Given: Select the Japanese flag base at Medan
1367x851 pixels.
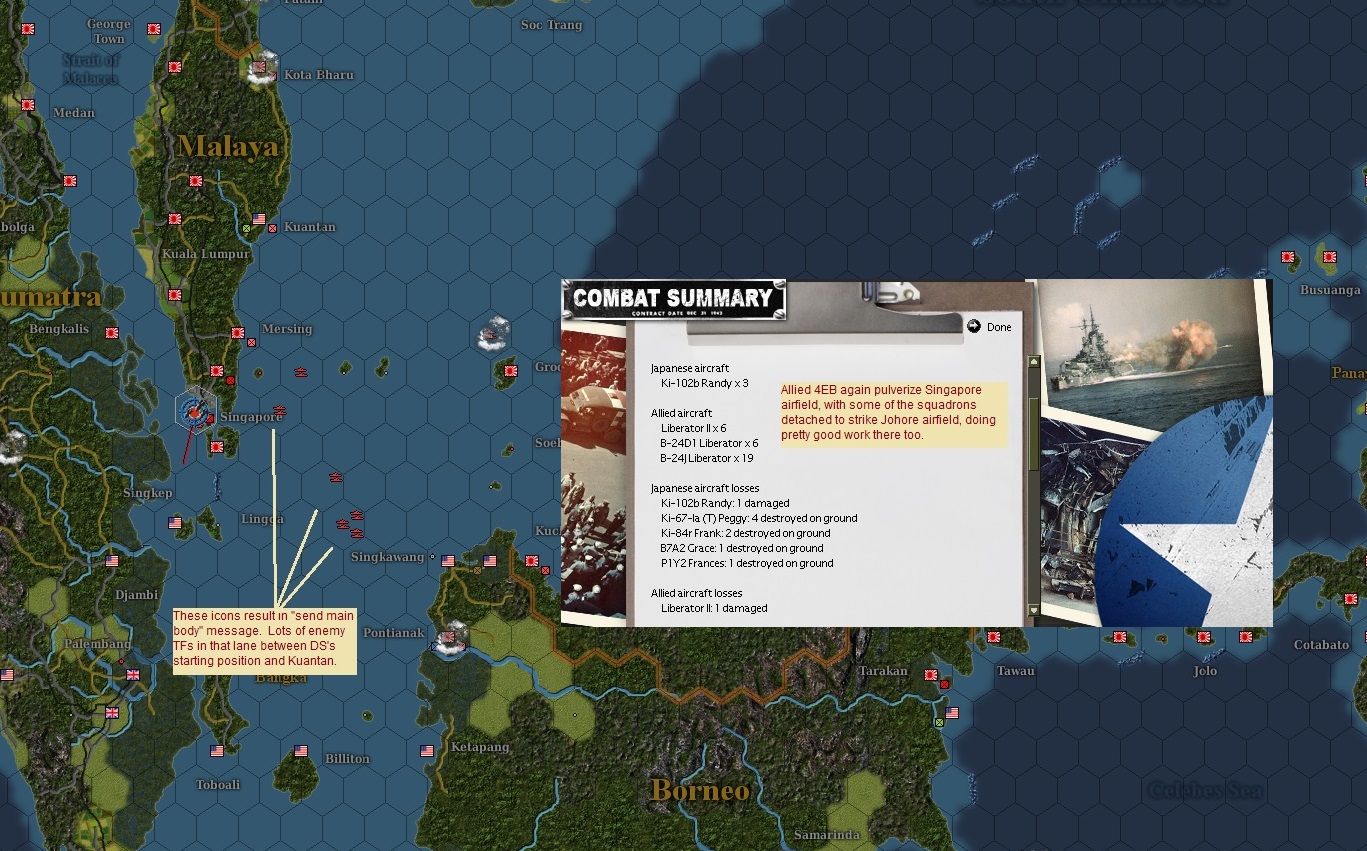Looking at the screenshot, I should point(26,104).
